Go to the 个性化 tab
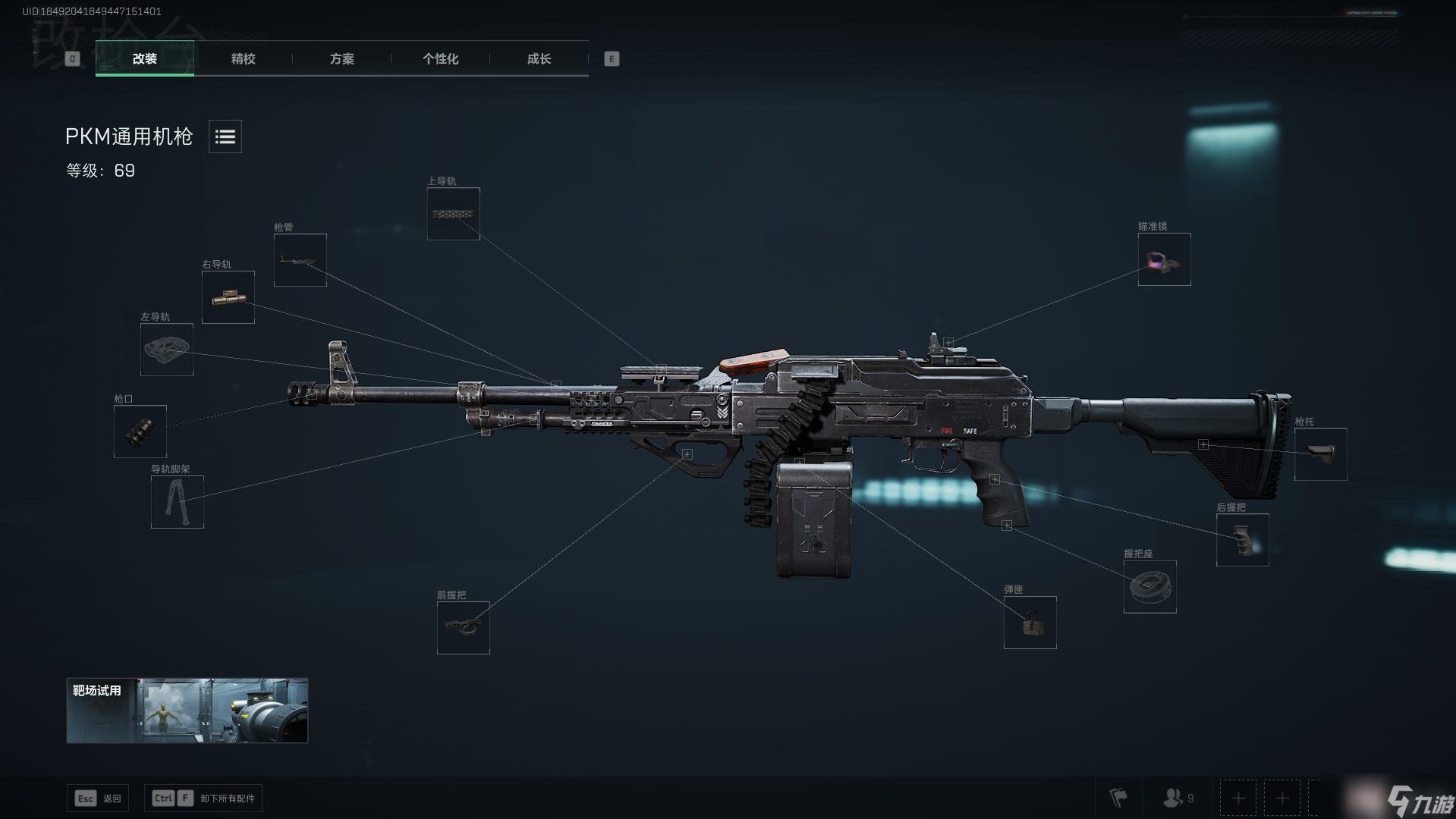 point(440,58)
